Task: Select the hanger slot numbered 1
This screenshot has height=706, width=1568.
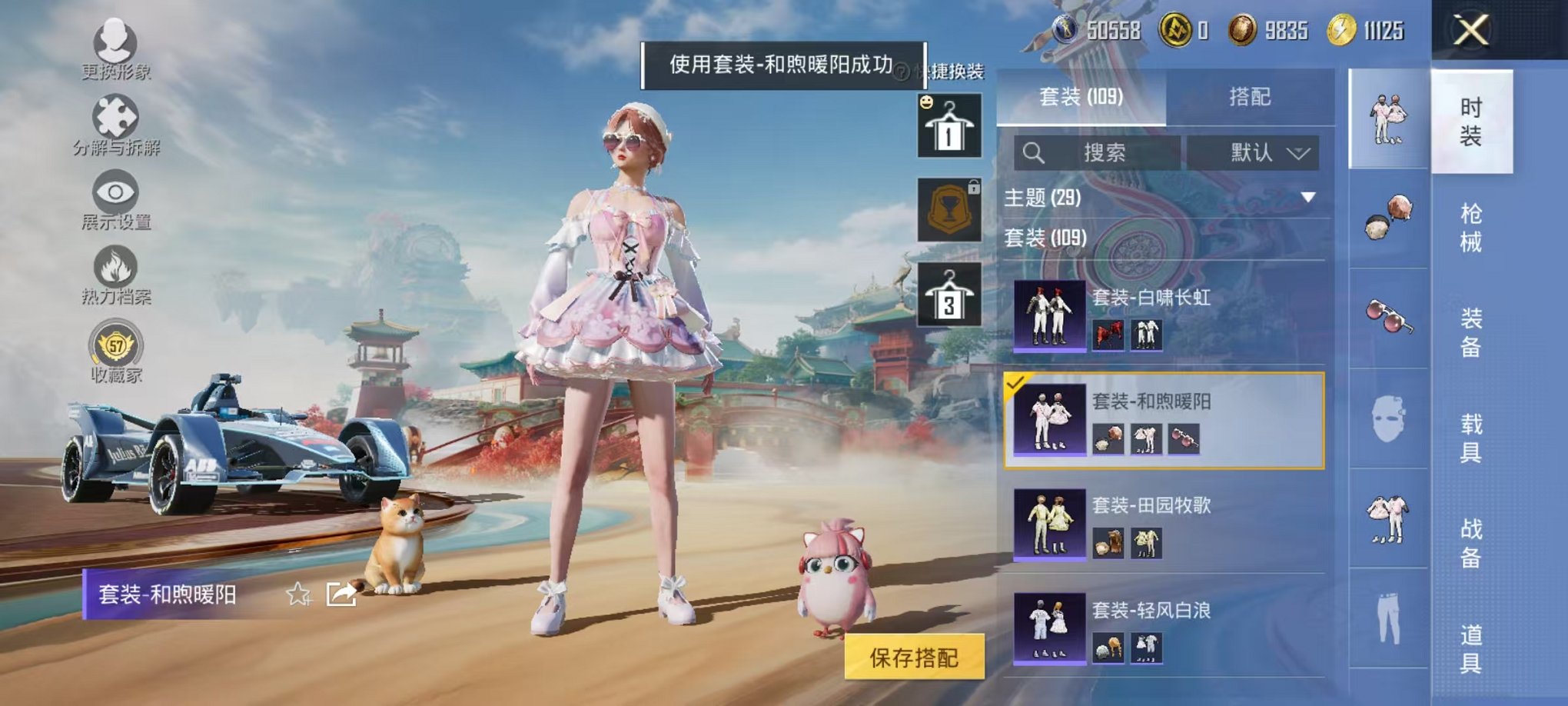Action: pos(951,126)
